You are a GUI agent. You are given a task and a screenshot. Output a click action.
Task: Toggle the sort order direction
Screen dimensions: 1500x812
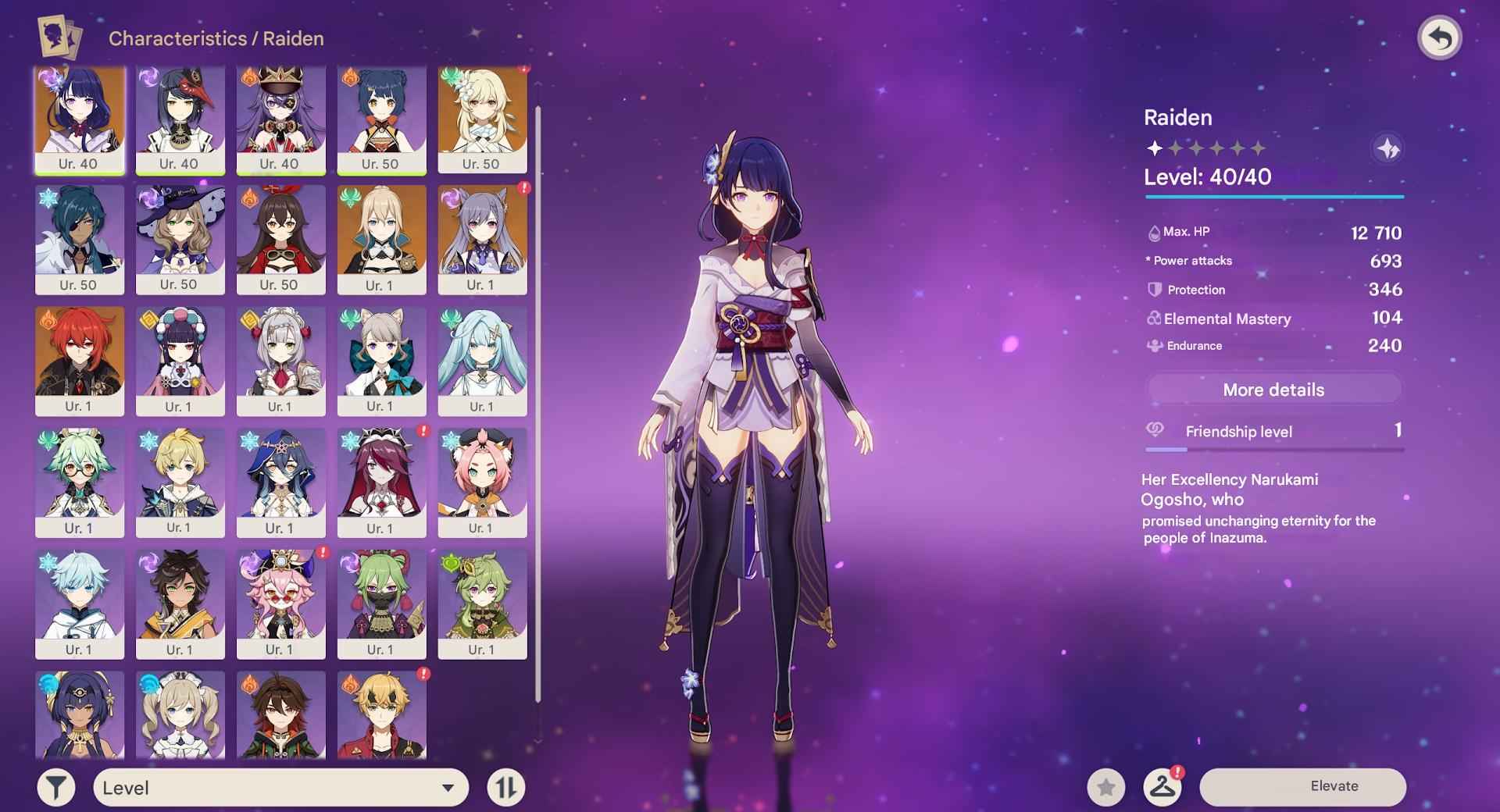pyautogui.click(x=506, y=787)
